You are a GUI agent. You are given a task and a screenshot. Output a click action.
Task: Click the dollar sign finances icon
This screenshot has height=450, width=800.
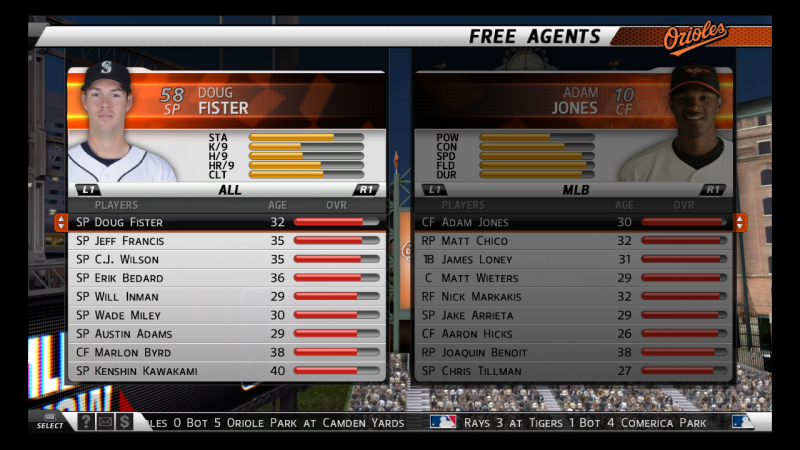(x=125, y=422)
